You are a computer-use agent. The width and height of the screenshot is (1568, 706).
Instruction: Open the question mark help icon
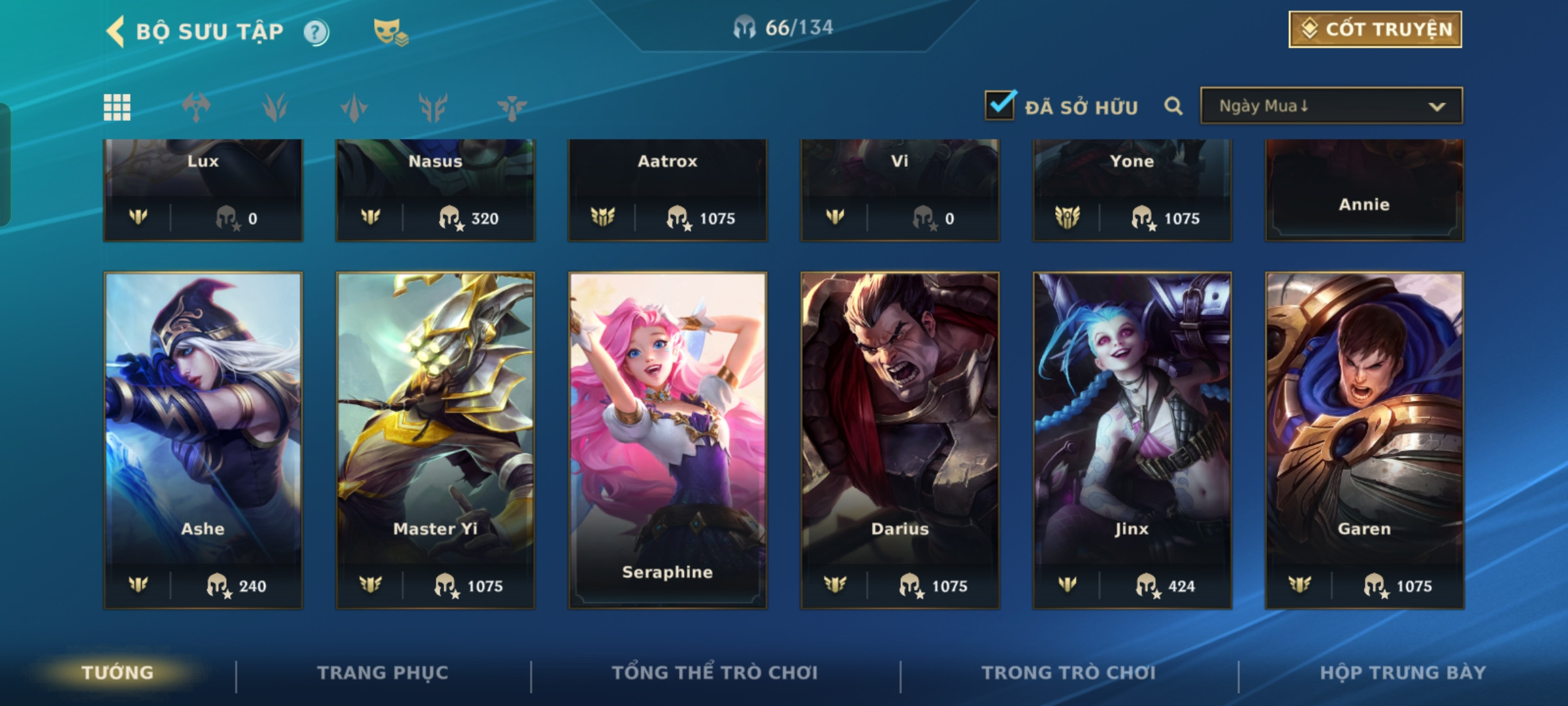click(x=316, y=32)
